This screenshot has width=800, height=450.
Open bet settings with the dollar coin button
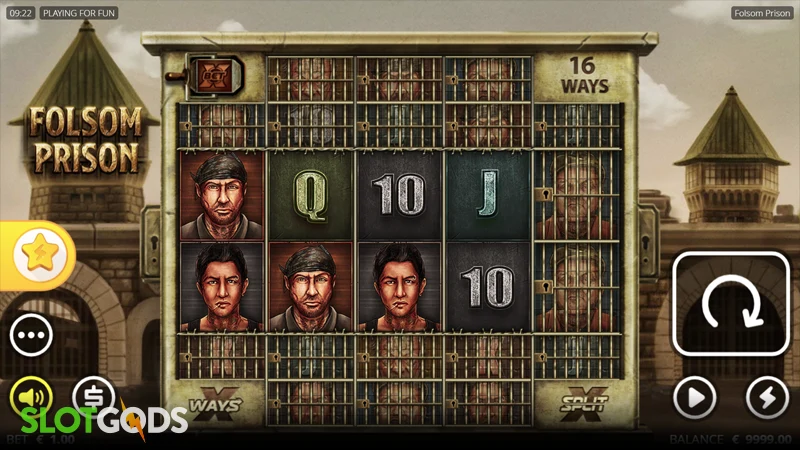click(x=94, y=396)
